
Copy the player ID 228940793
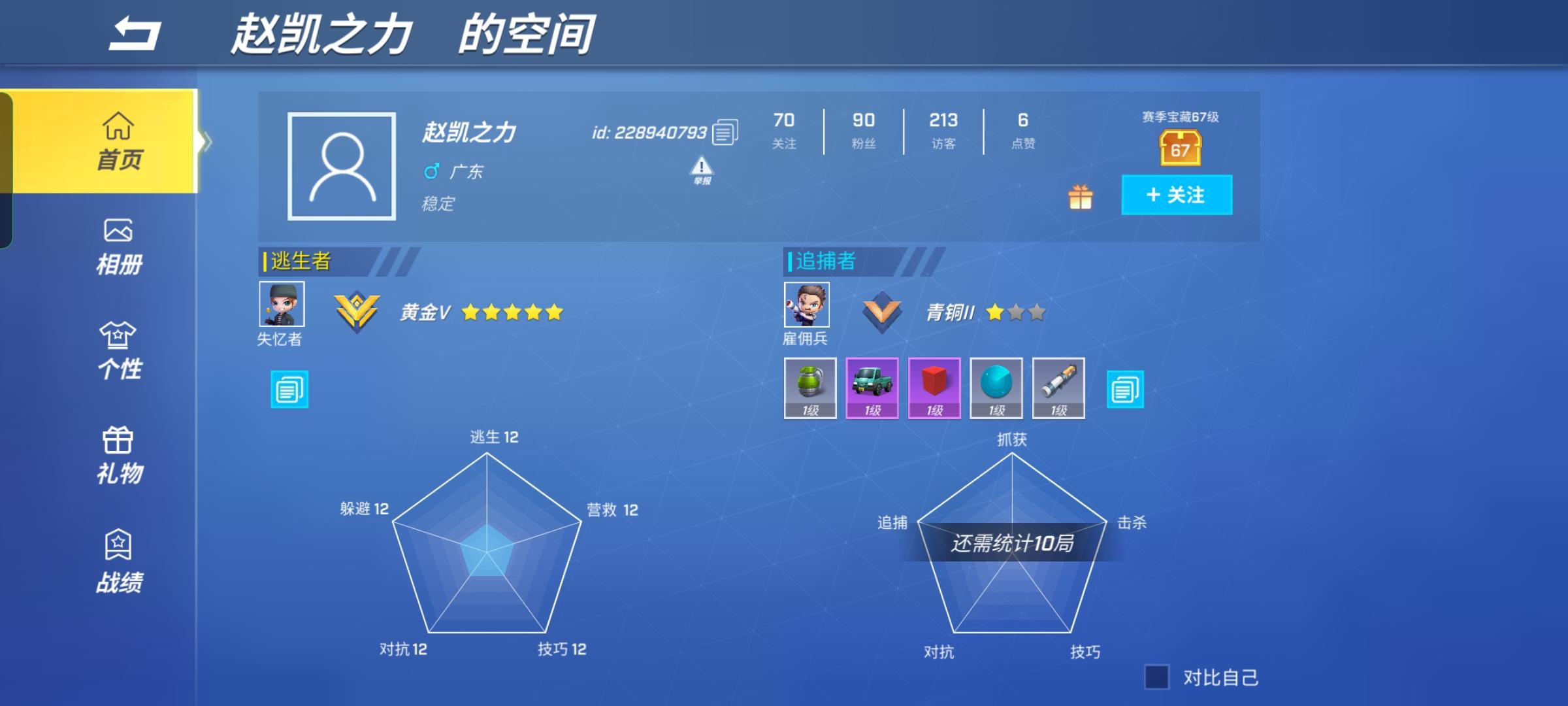pos(723,131)
